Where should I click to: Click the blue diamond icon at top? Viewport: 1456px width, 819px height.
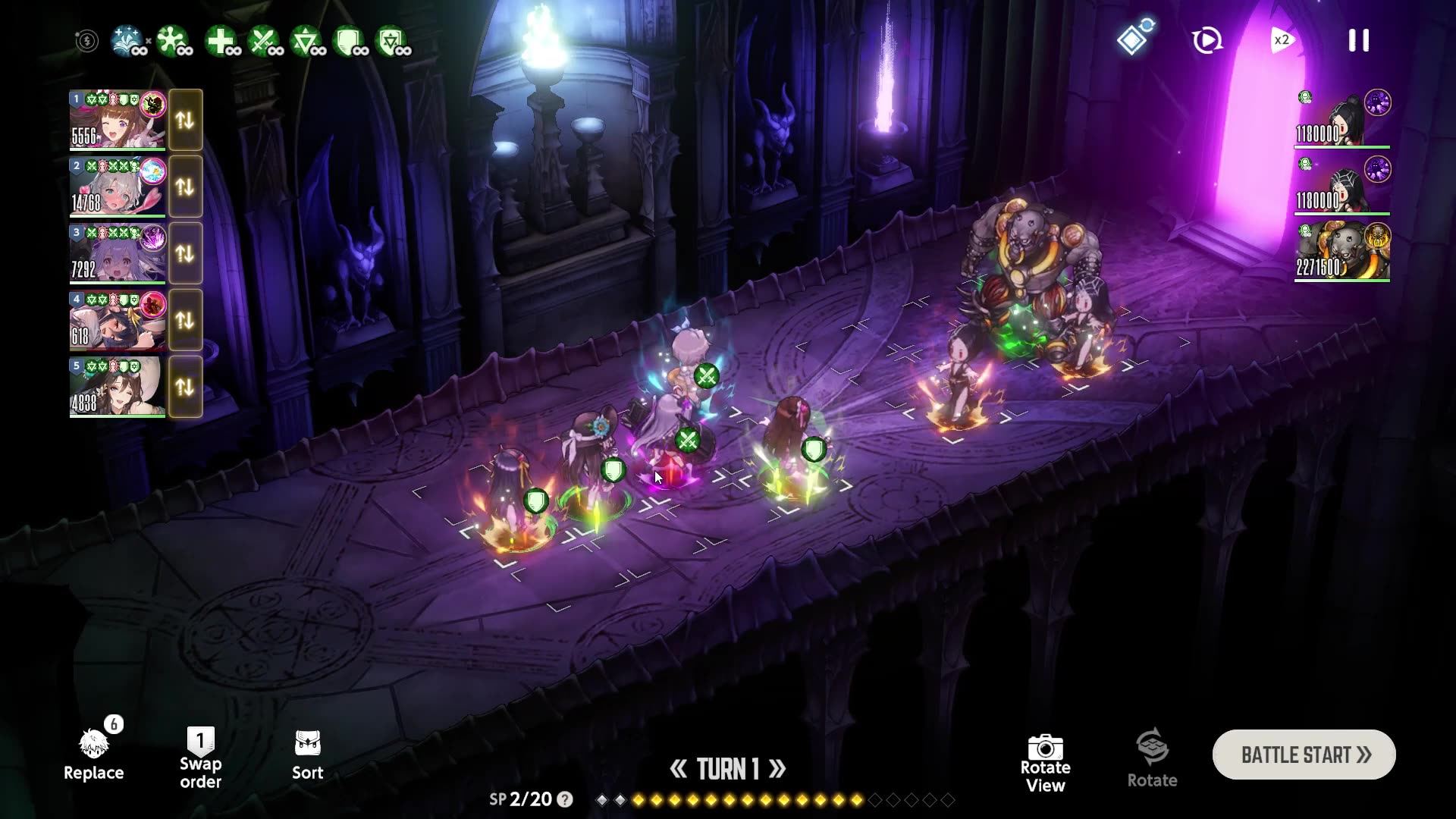(x=1133, y=39)
